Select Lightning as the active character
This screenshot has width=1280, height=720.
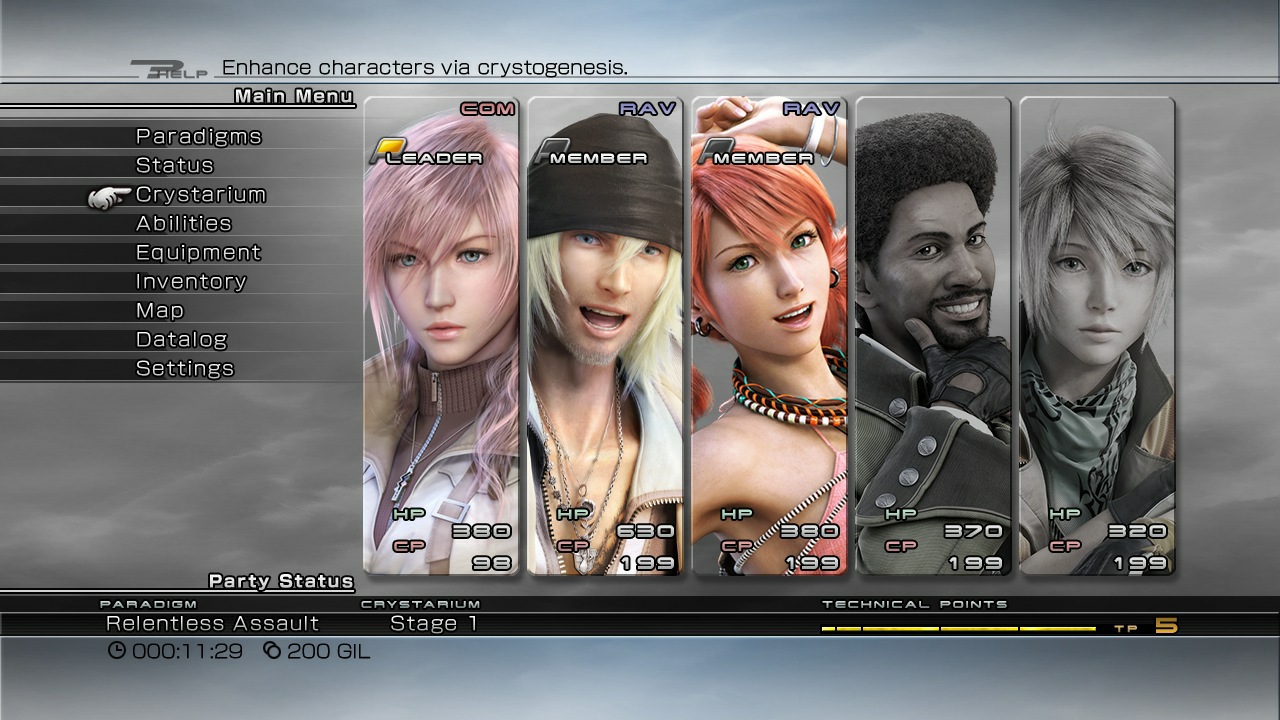440,340
